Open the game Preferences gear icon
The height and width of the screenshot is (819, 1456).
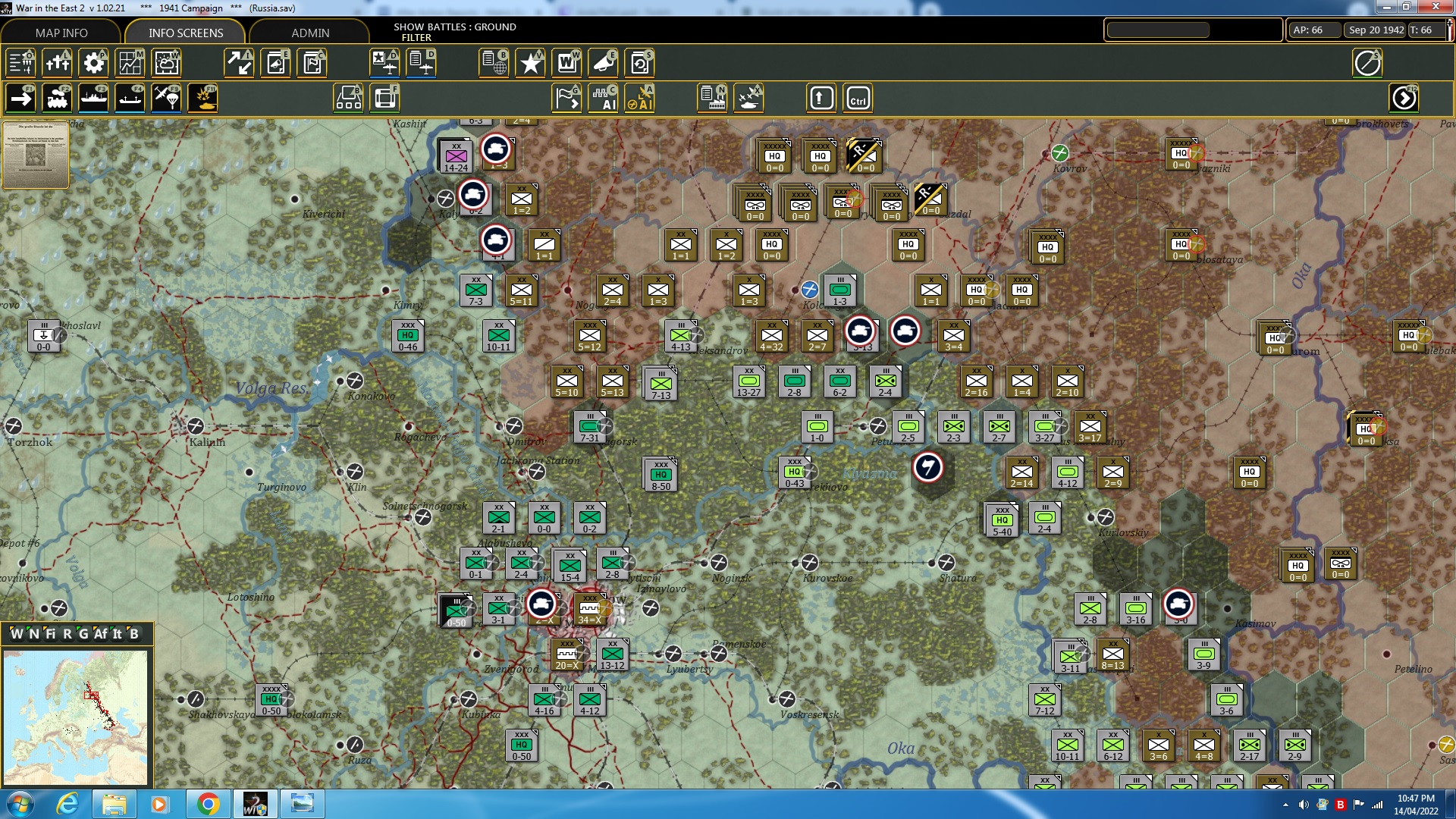pyautogui.click(x=93, y=63)
